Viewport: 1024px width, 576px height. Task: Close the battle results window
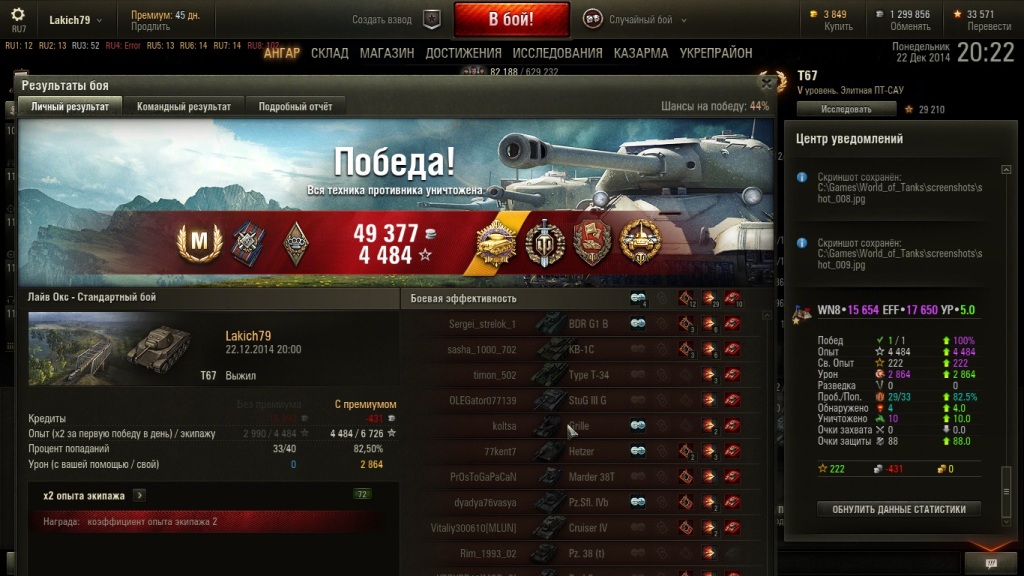tap(767, 84)
